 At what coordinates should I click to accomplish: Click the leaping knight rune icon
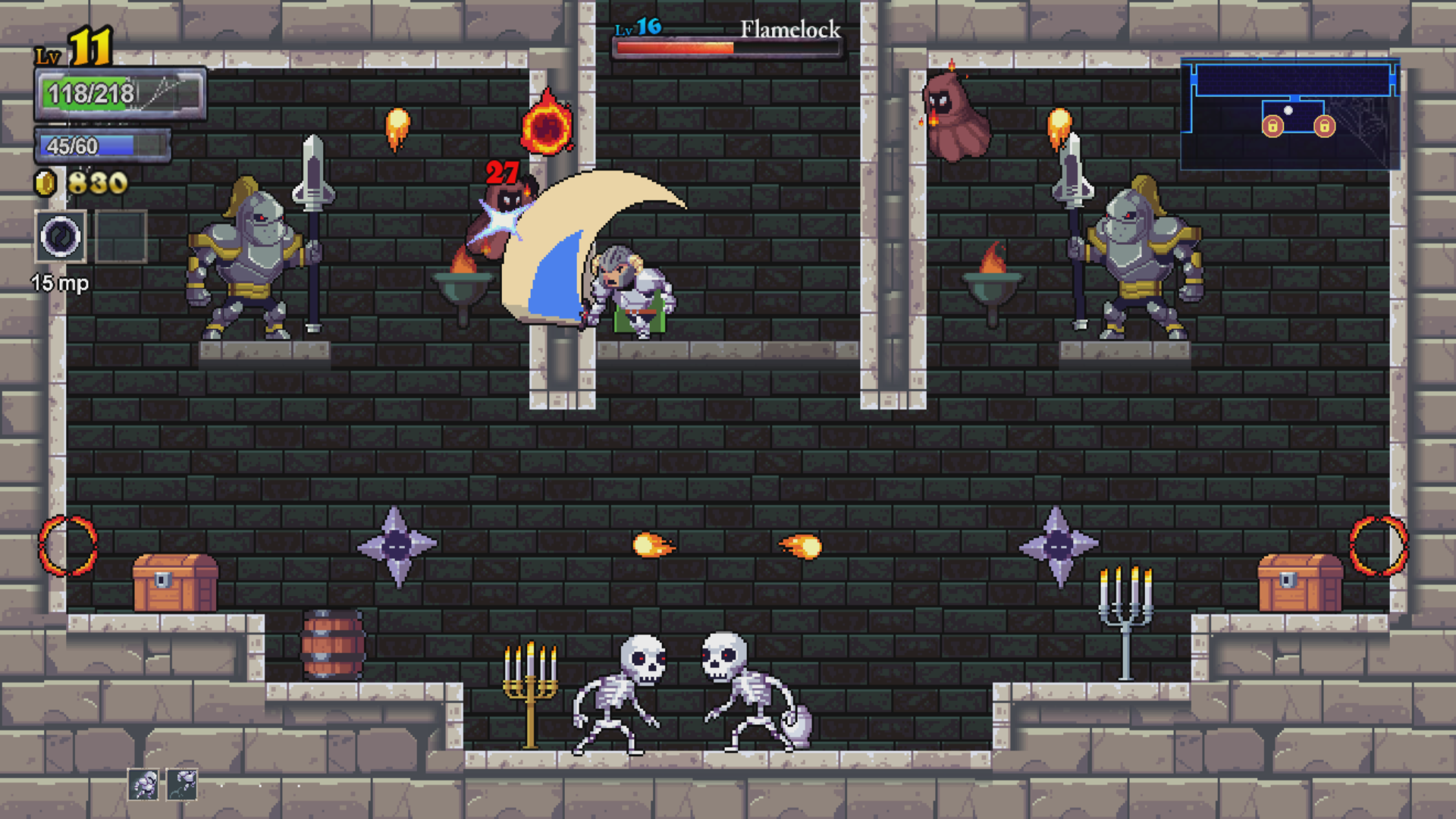[182, 784]
